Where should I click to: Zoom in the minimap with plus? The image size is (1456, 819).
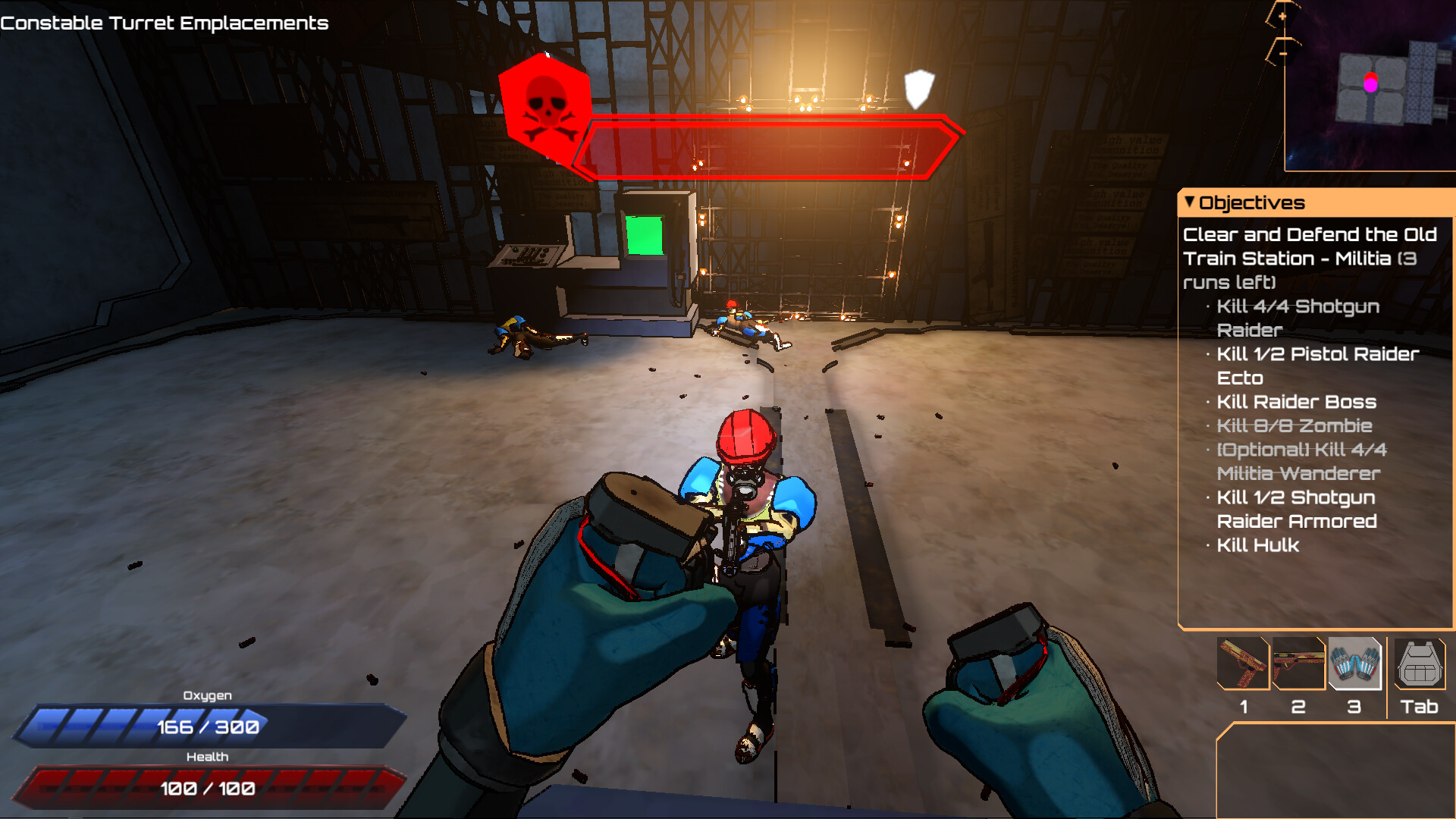click(x=1282, y=16)
